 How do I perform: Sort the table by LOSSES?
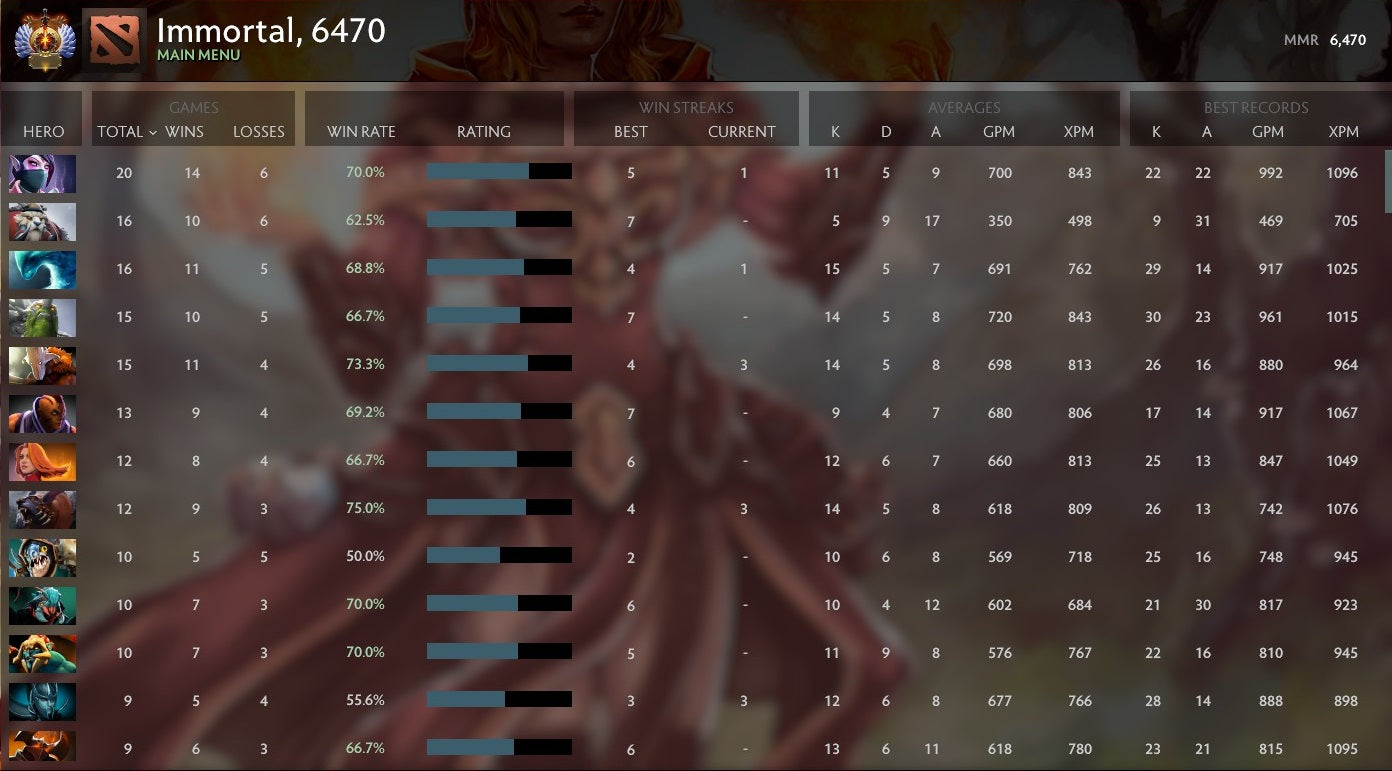tap(259, 131)
